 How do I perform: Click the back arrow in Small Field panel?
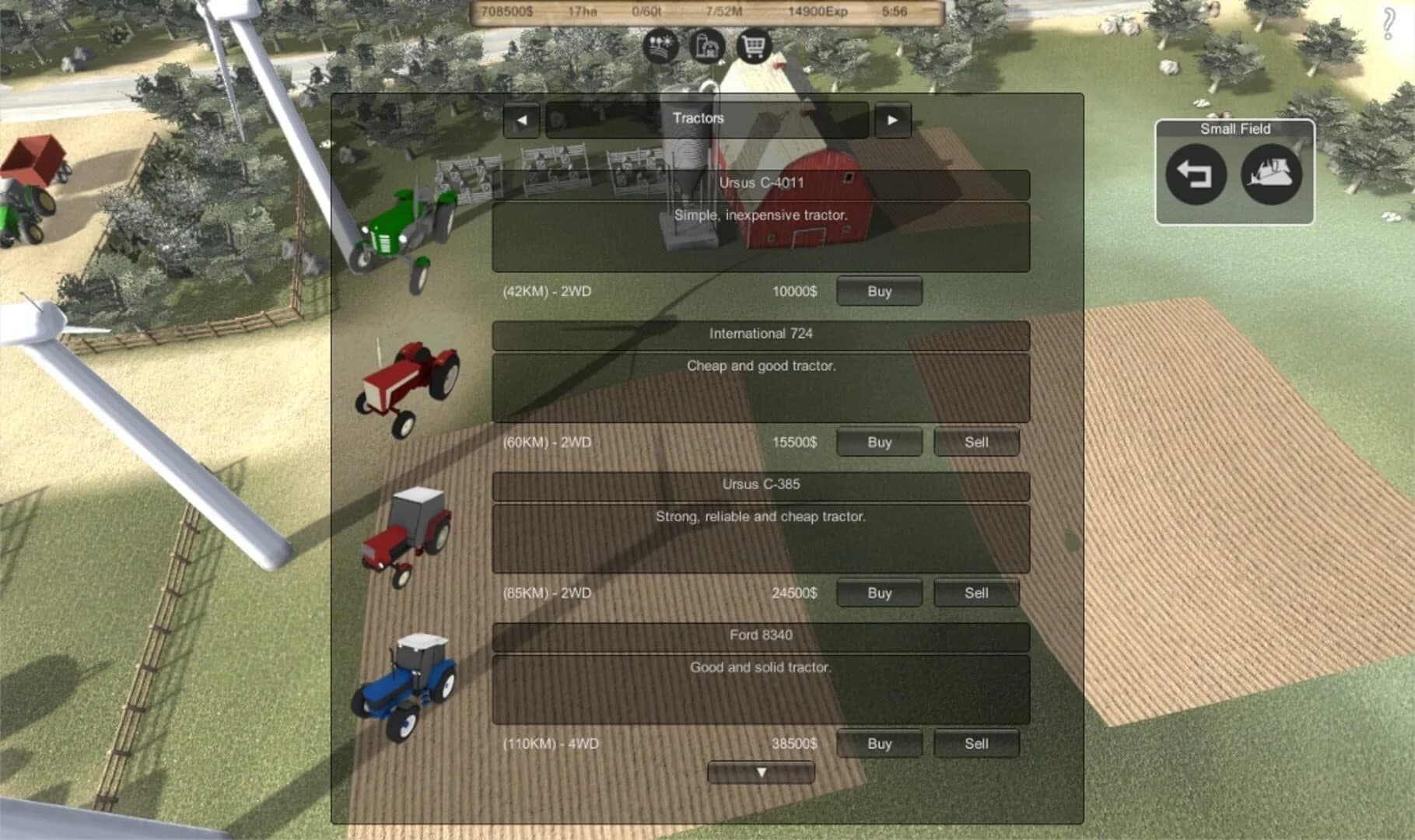click(1195, 175)
